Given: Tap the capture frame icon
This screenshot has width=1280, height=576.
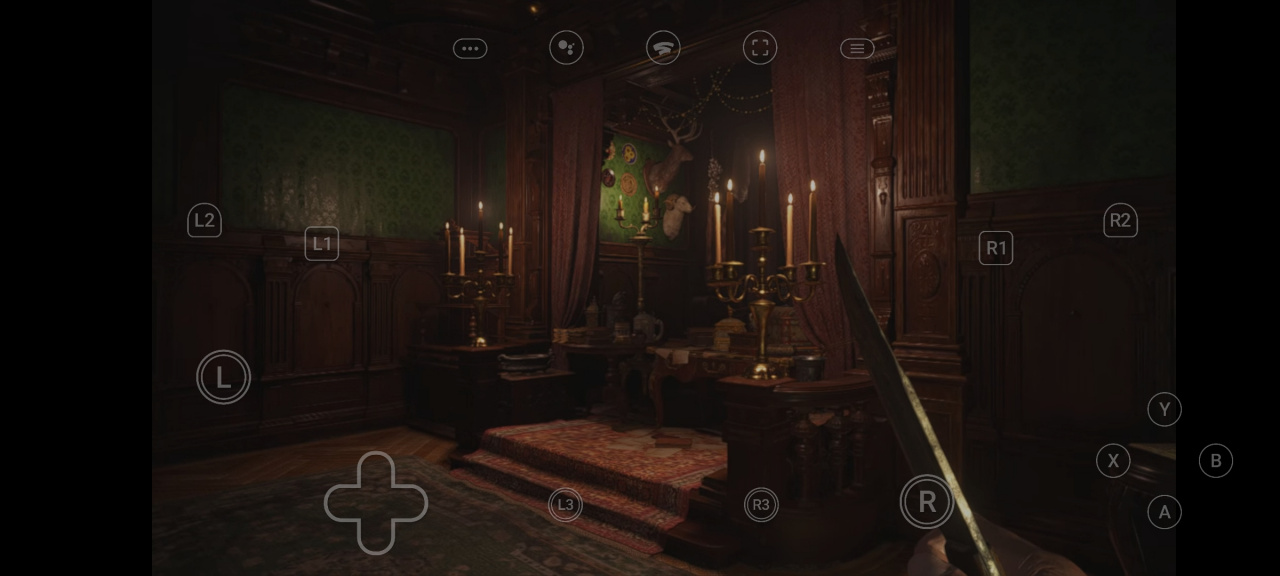Looking at the screenshot, I should [x=760, y=48].
